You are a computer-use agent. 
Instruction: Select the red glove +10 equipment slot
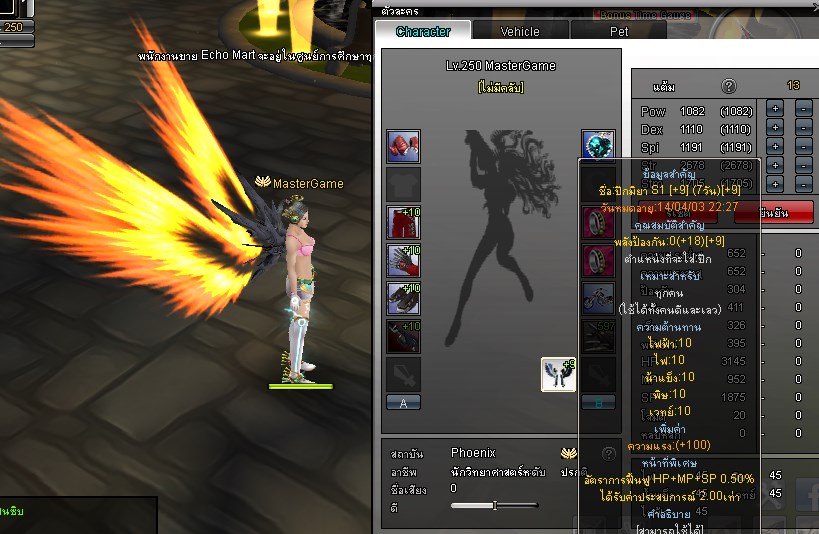(x=403, y=260)
